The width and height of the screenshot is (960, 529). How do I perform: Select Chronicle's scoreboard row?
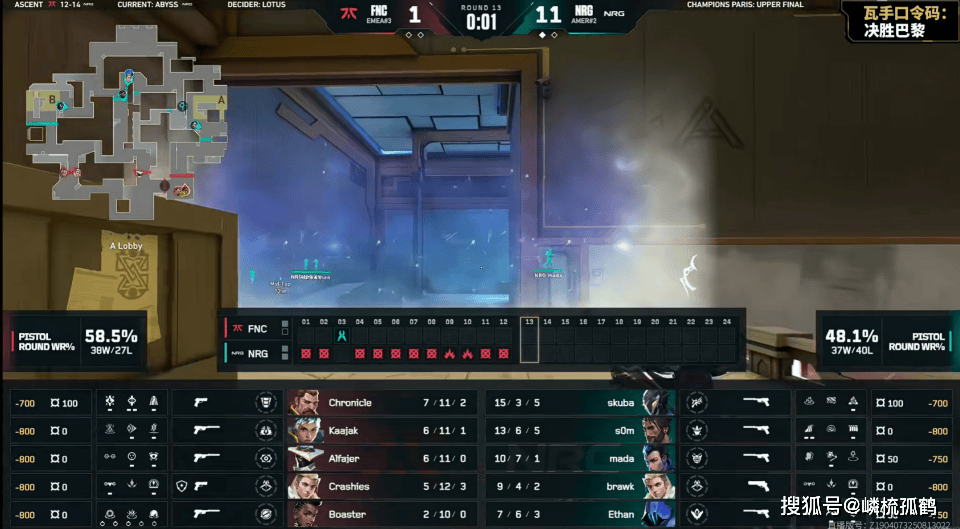coord(380,403)
